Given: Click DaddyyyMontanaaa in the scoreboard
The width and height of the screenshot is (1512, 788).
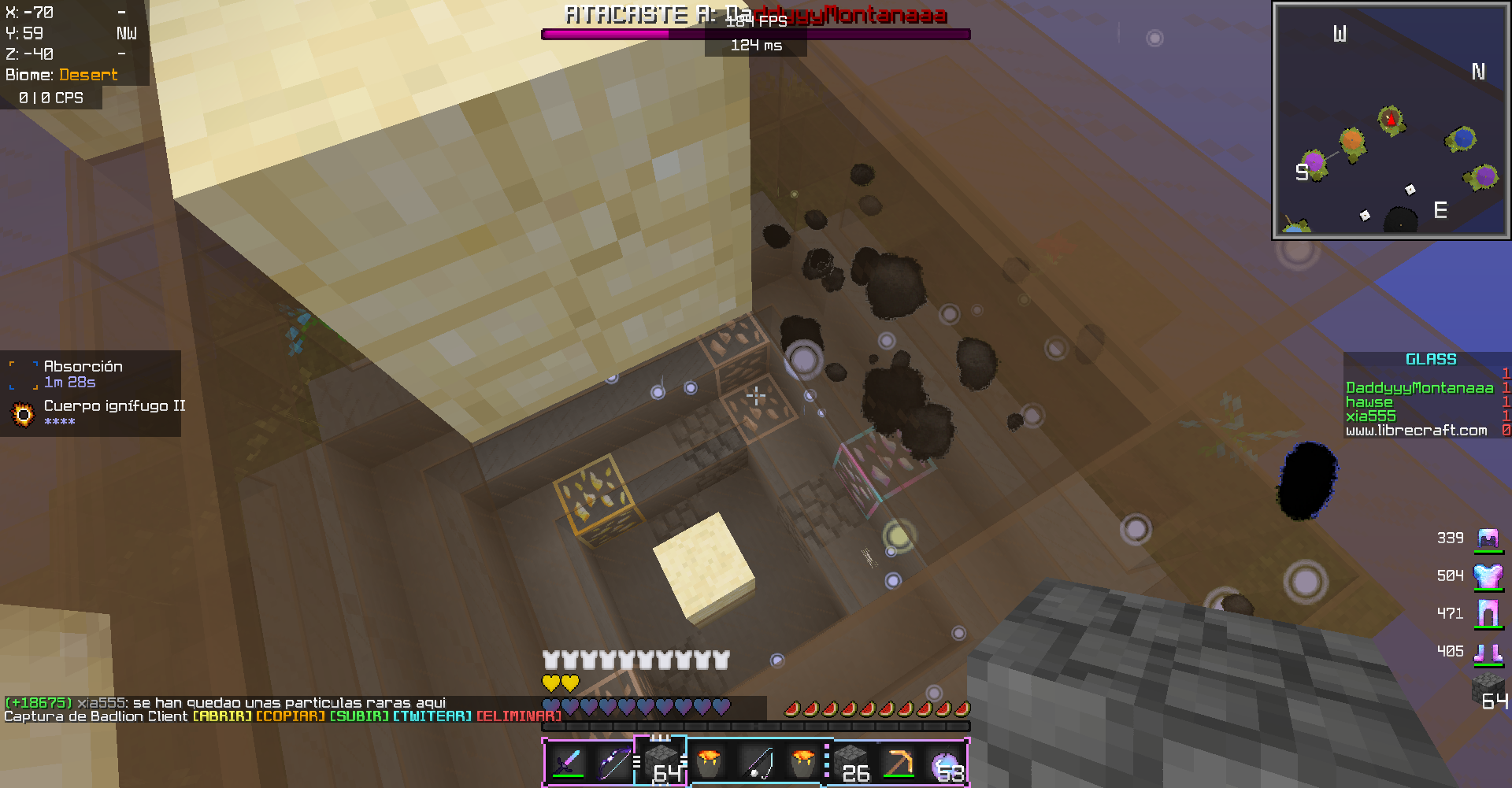Looking at the screenshot, I should [1419, 388].
